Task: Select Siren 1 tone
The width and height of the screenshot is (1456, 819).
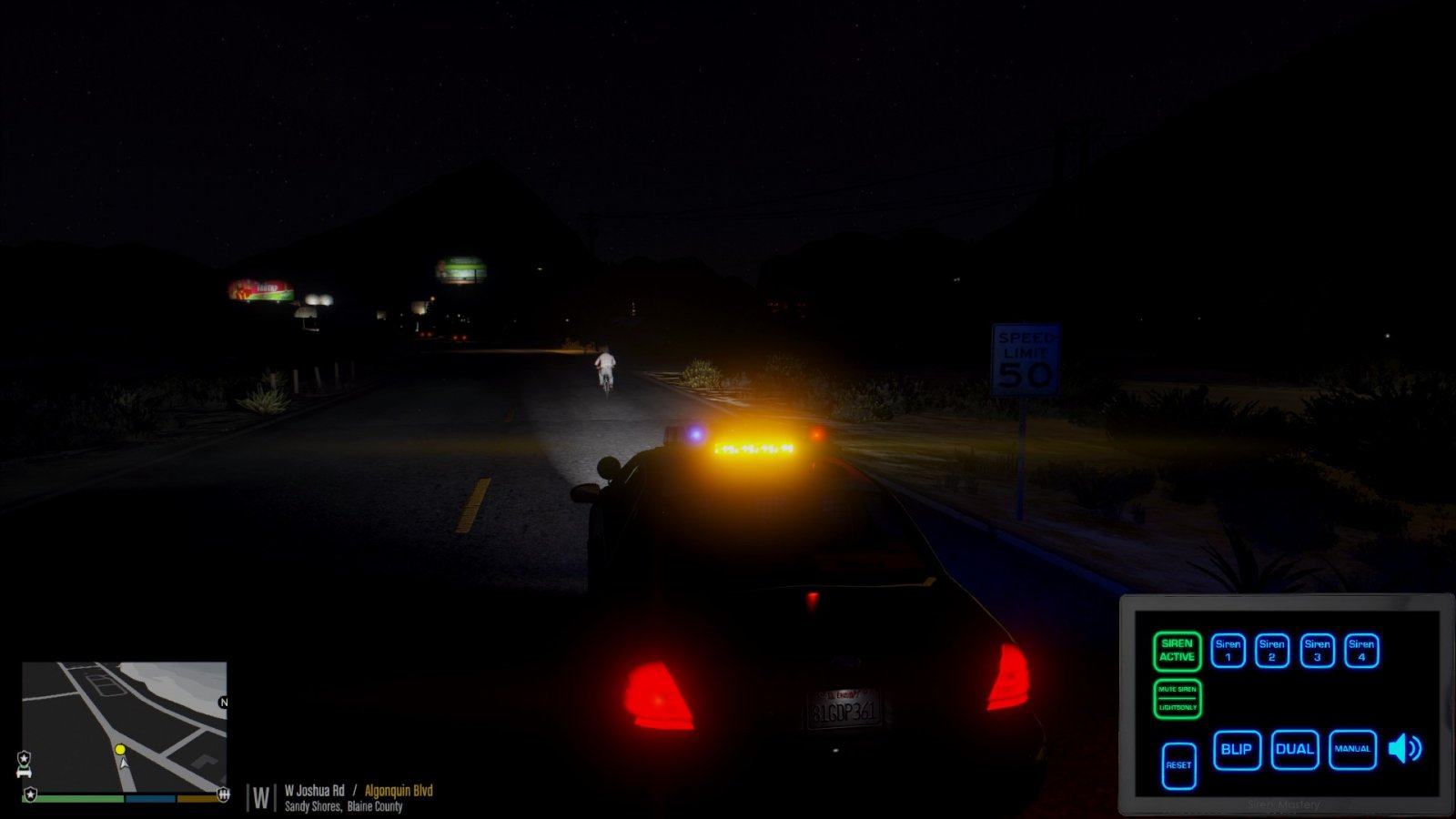Action: click(x=1228, y=651)
